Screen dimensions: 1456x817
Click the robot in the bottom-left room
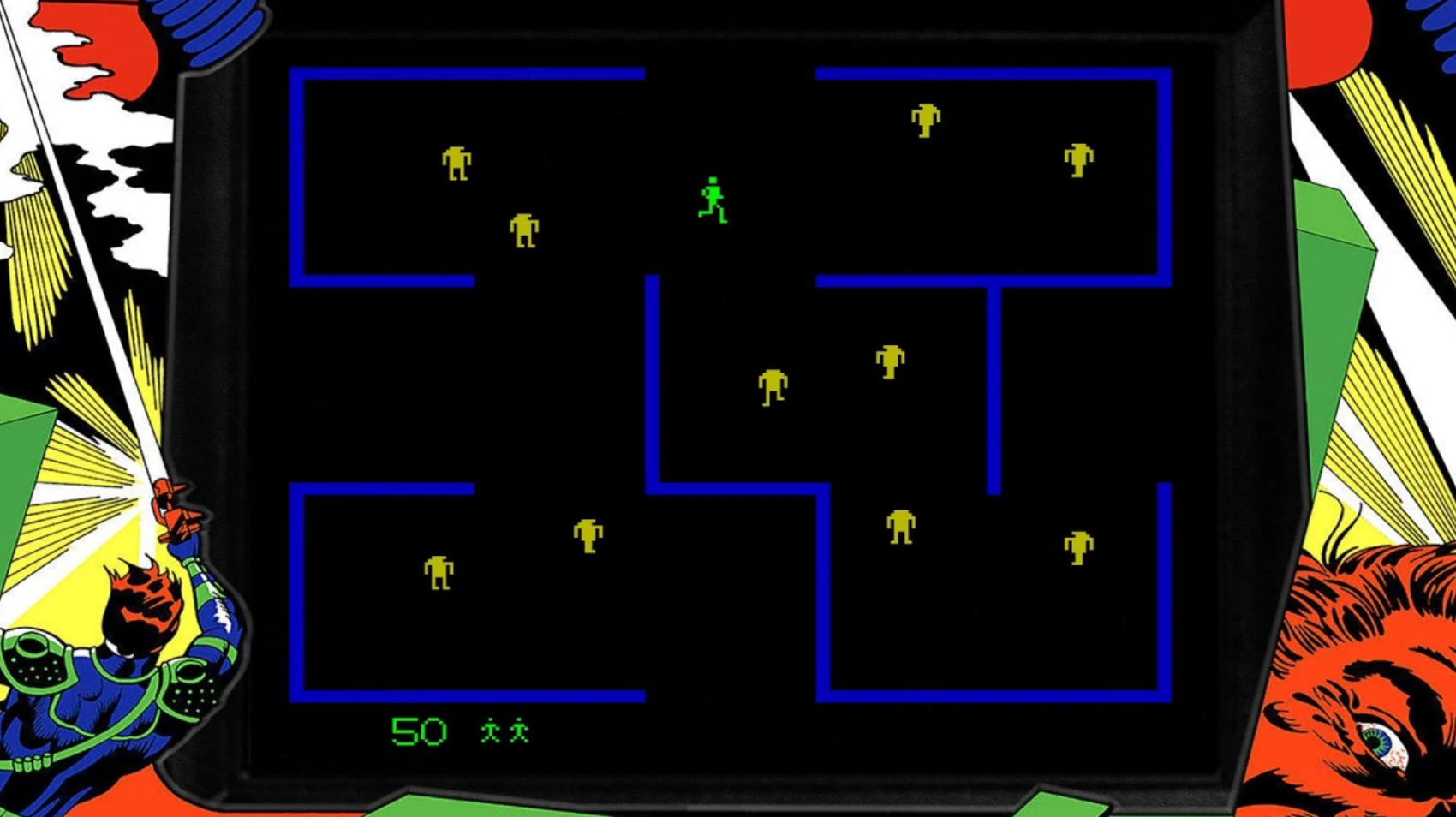click(438, 574)
